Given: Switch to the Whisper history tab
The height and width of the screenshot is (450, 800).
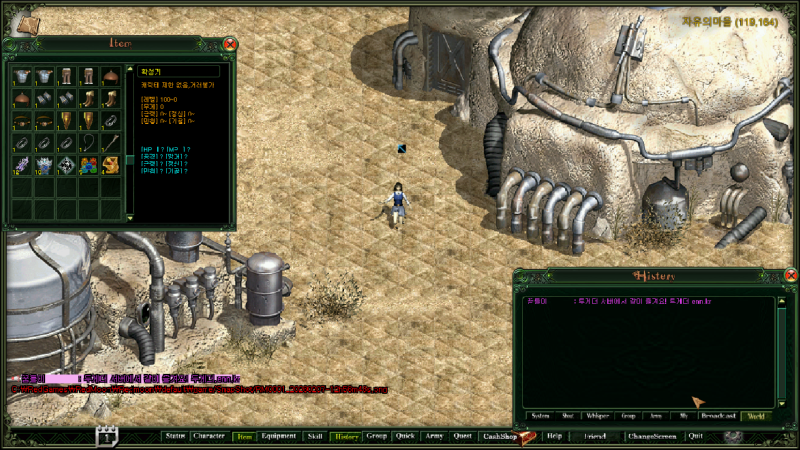Looking at the screenshot, I should point(598,415).
